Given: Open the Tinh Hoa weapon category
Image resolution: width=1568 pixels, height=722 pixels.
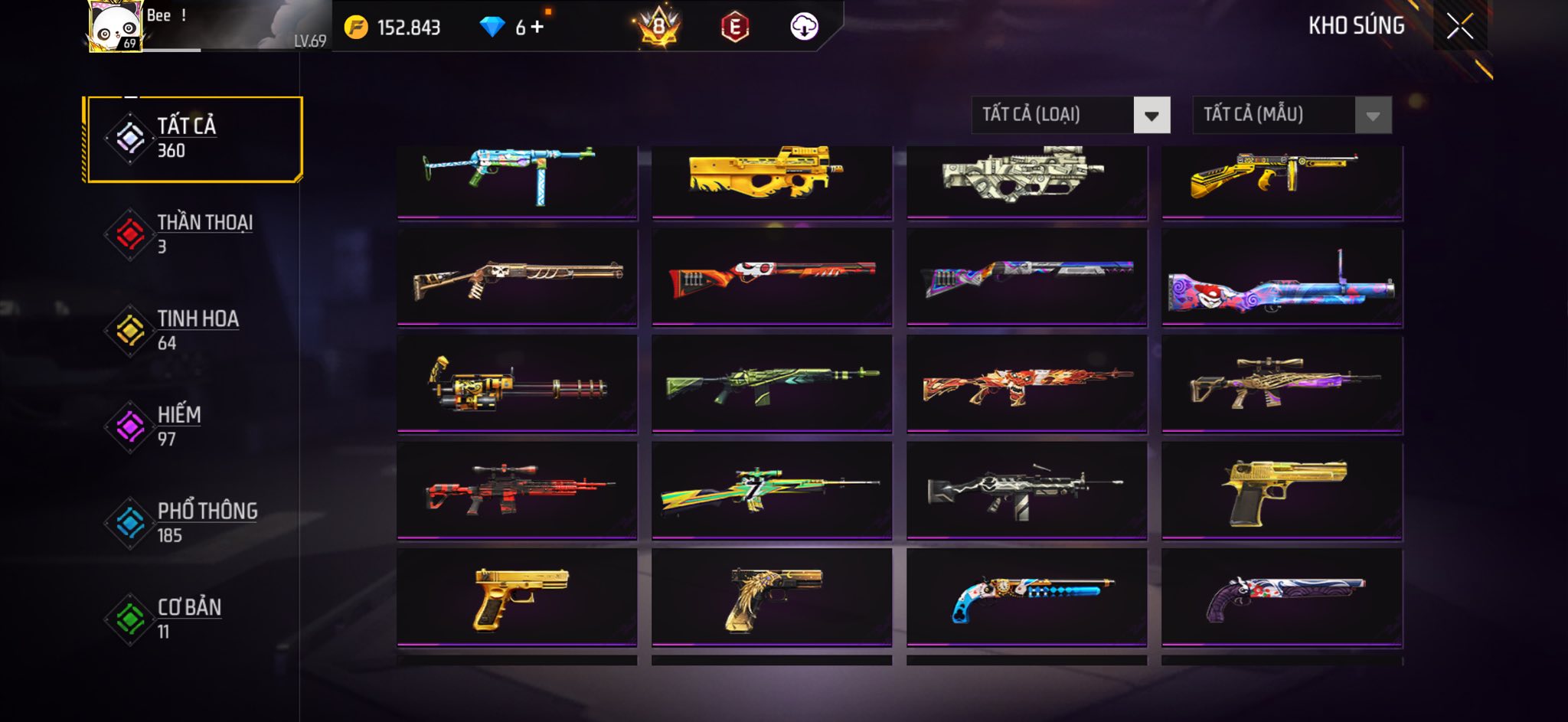Looking at the screenshot, I should click(x=194, y=331).
